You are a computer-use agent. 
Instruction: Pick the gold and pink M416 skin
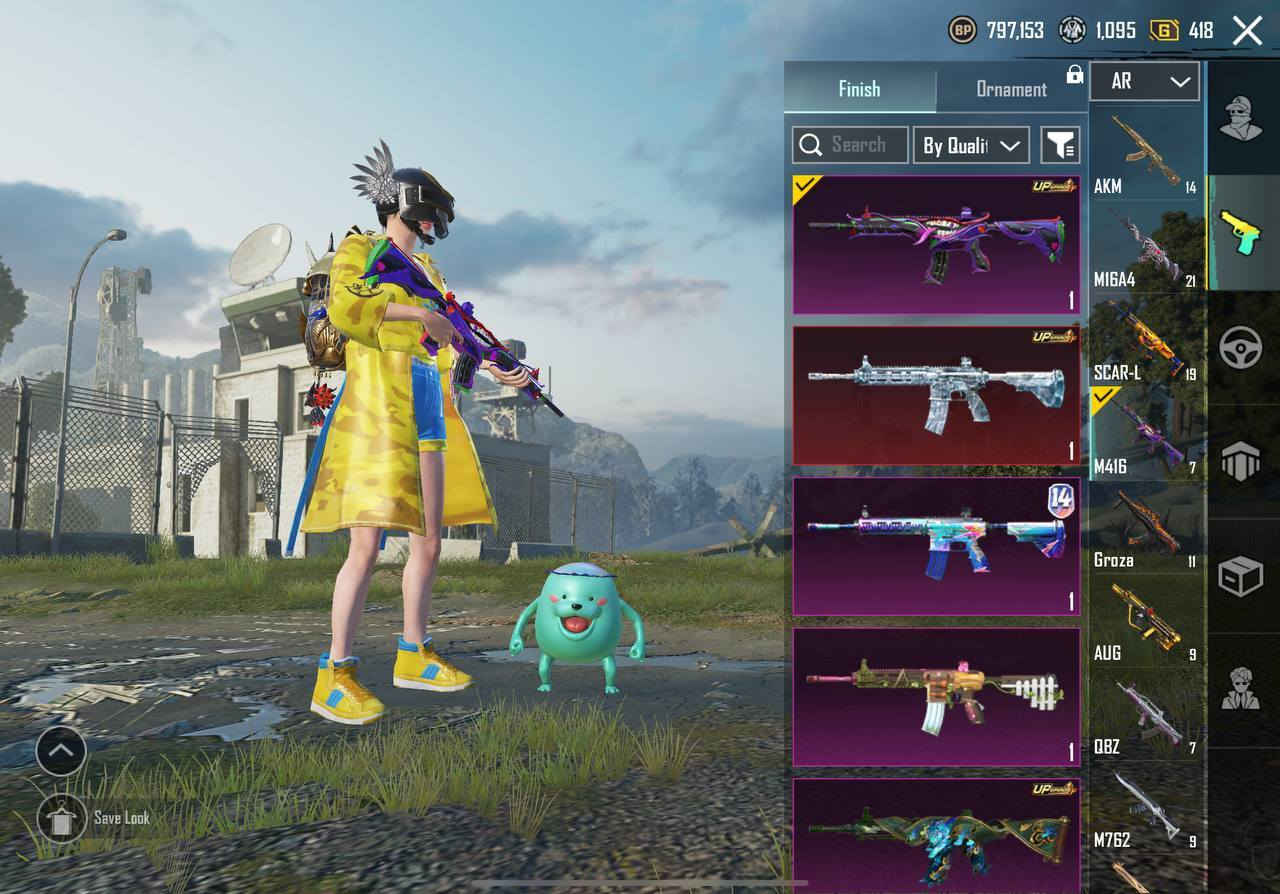pos(936,697)
